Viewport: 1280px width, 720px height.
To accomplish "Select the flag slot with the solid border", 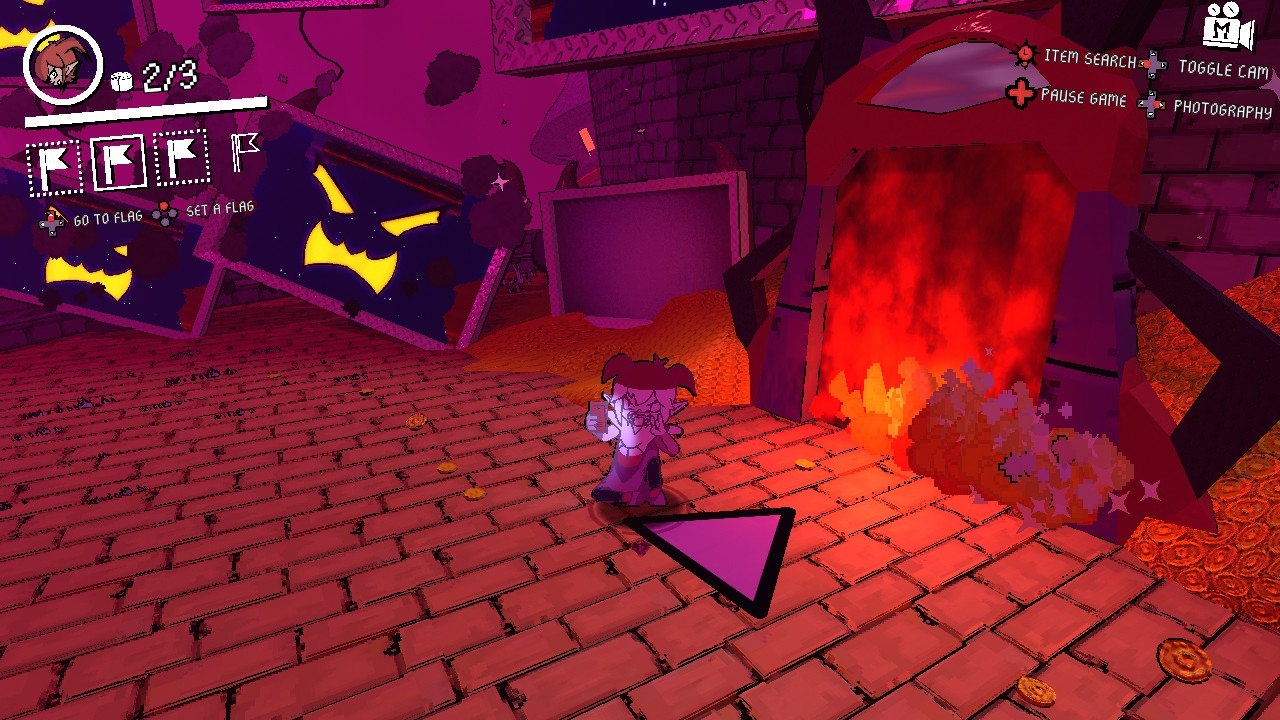I will click(119, 162).
